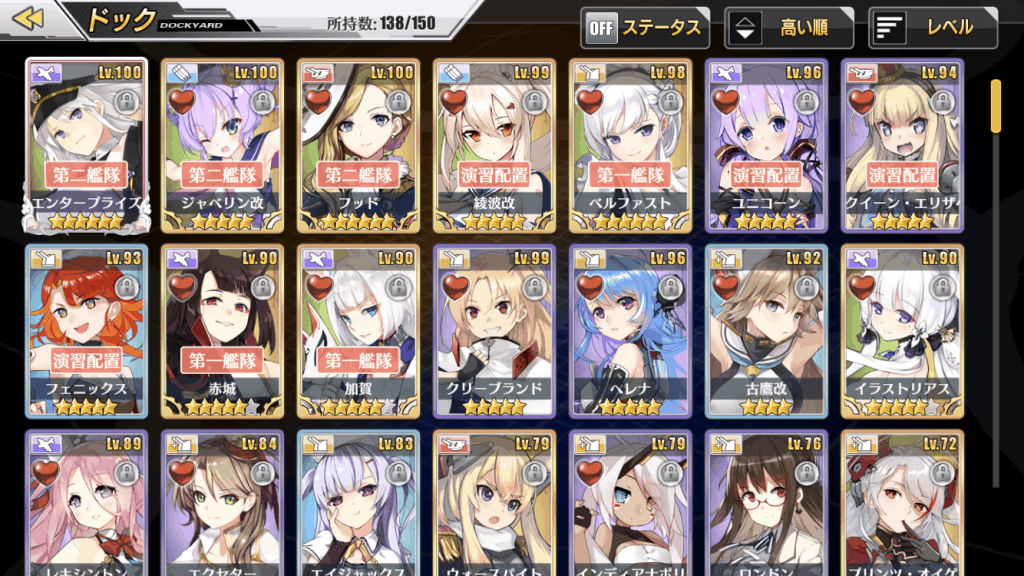Image resolution: width=1024 pixels, height=576 pixels.
Task: Change sort order with 高い順 button
Action: [x=789, y=28]
